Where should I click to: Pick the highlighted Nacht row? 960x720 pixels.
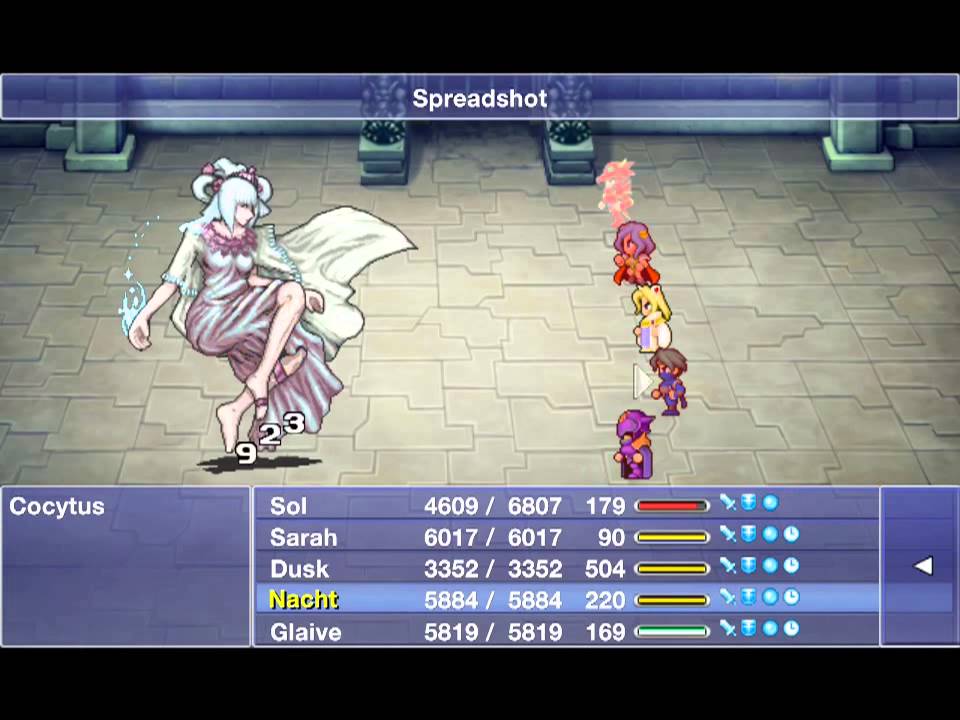[x=304, y=600]
